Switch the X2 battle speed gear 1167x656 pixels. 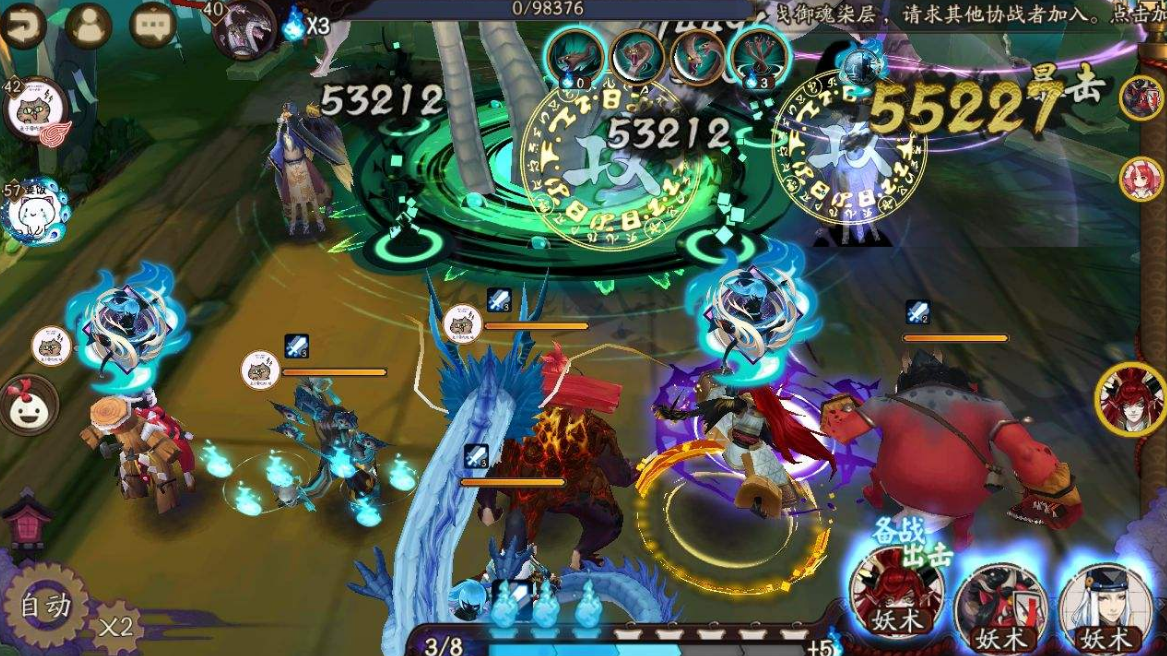[117, 627]
